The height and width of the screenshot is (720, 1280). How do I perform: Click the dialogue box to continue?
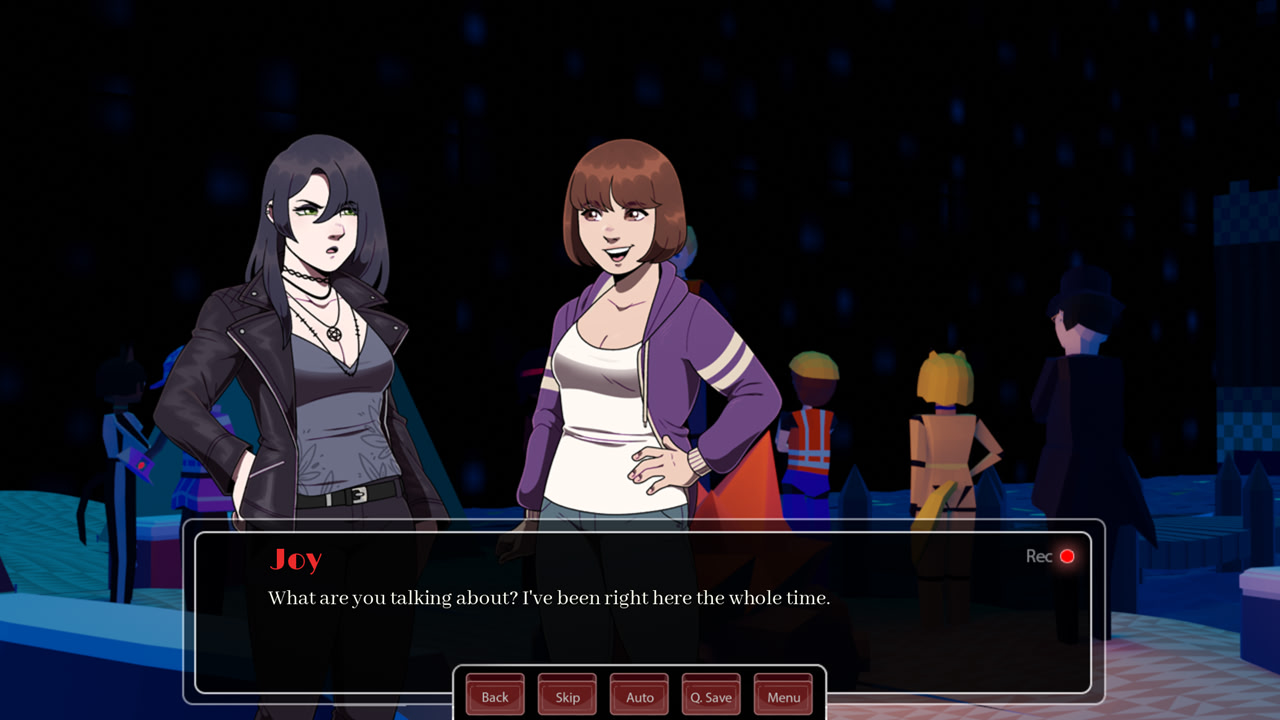click(x=640, y=620)
